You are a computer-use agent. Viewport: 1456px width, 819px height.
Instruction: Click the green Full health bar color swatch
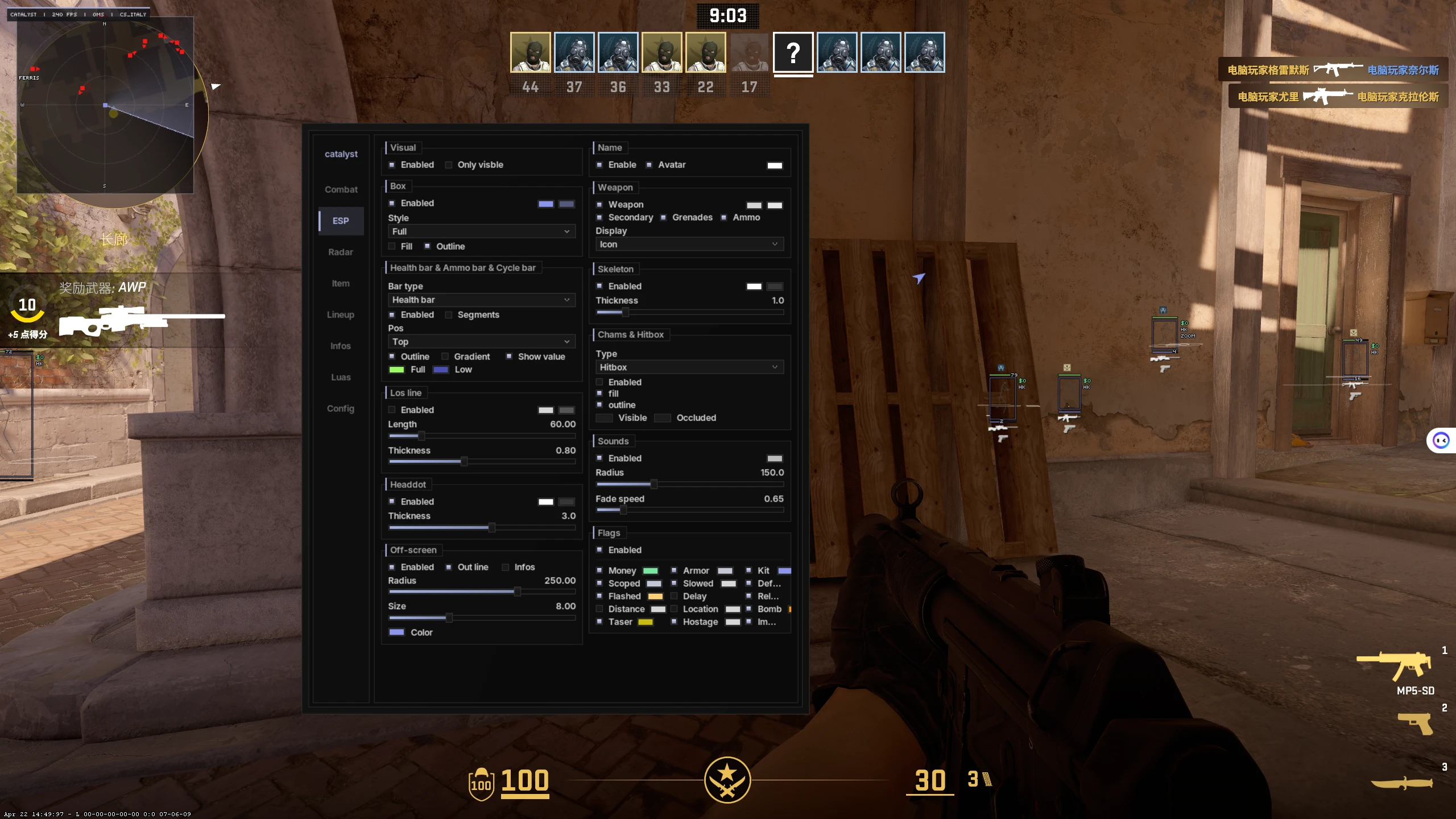398,369
